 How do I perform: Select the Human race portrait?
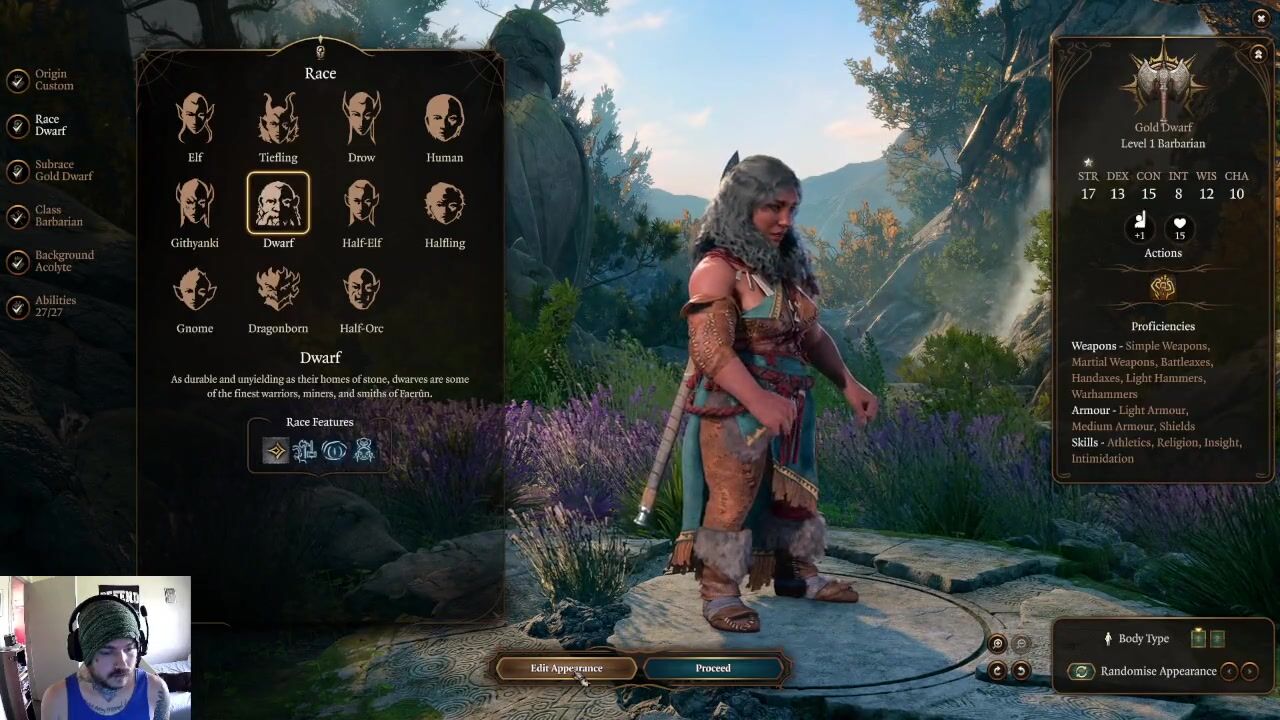point(445,119)
